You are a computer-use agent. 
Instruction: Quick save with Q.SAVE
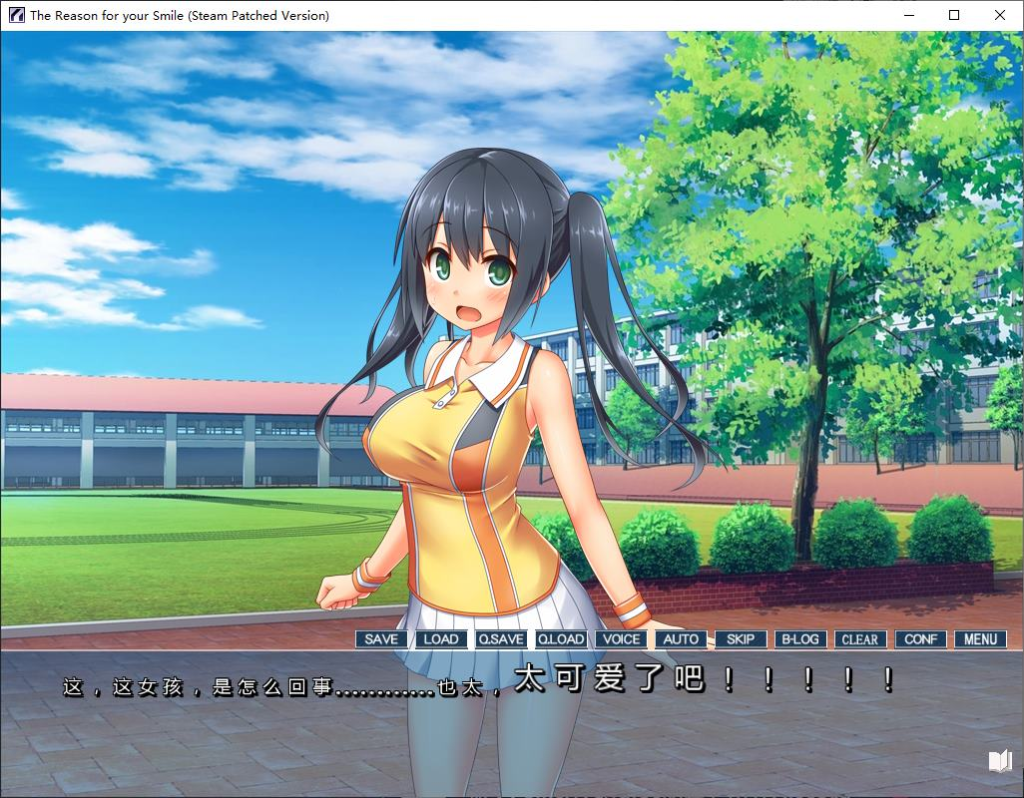point(500,639)
